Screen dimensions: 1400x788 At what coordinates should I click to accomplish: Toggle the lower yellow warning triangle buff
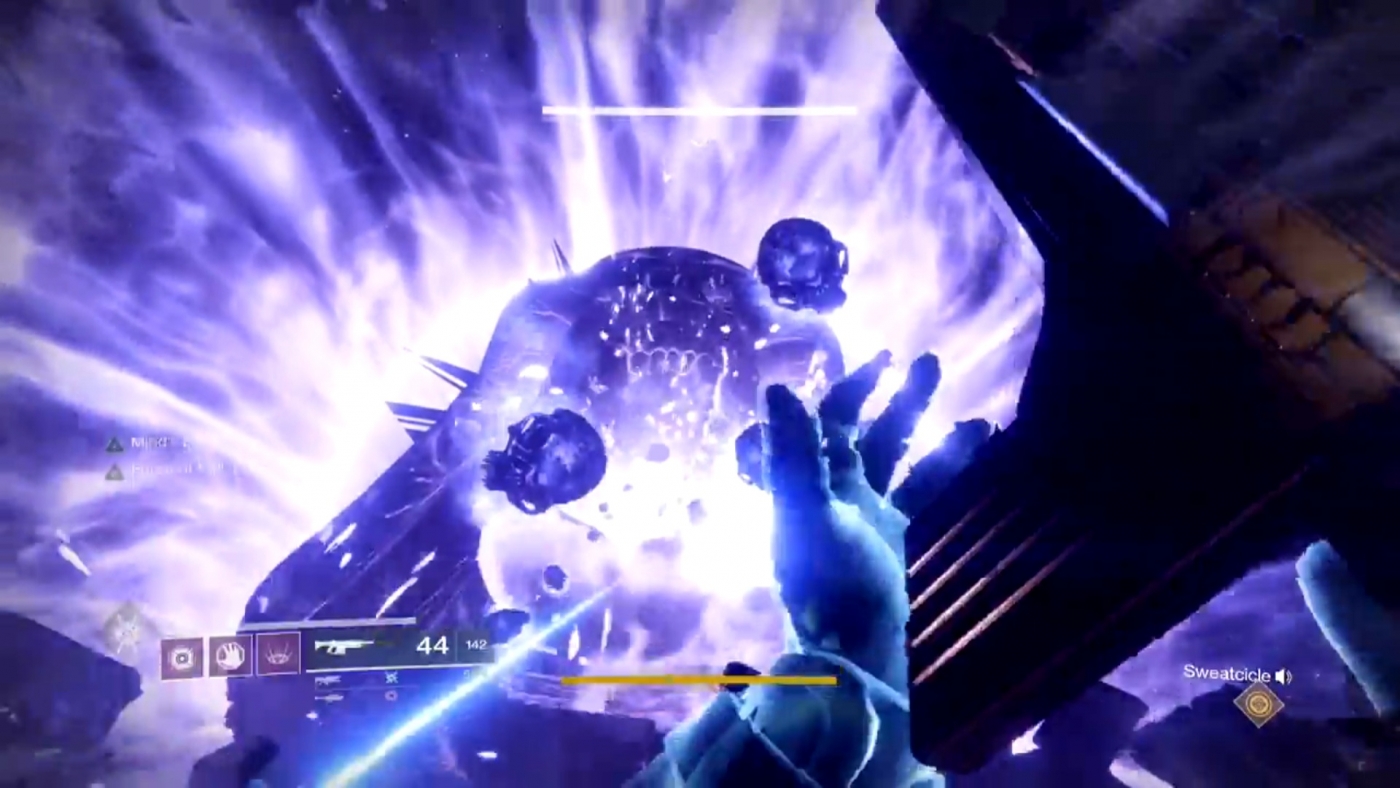(114, 473)
